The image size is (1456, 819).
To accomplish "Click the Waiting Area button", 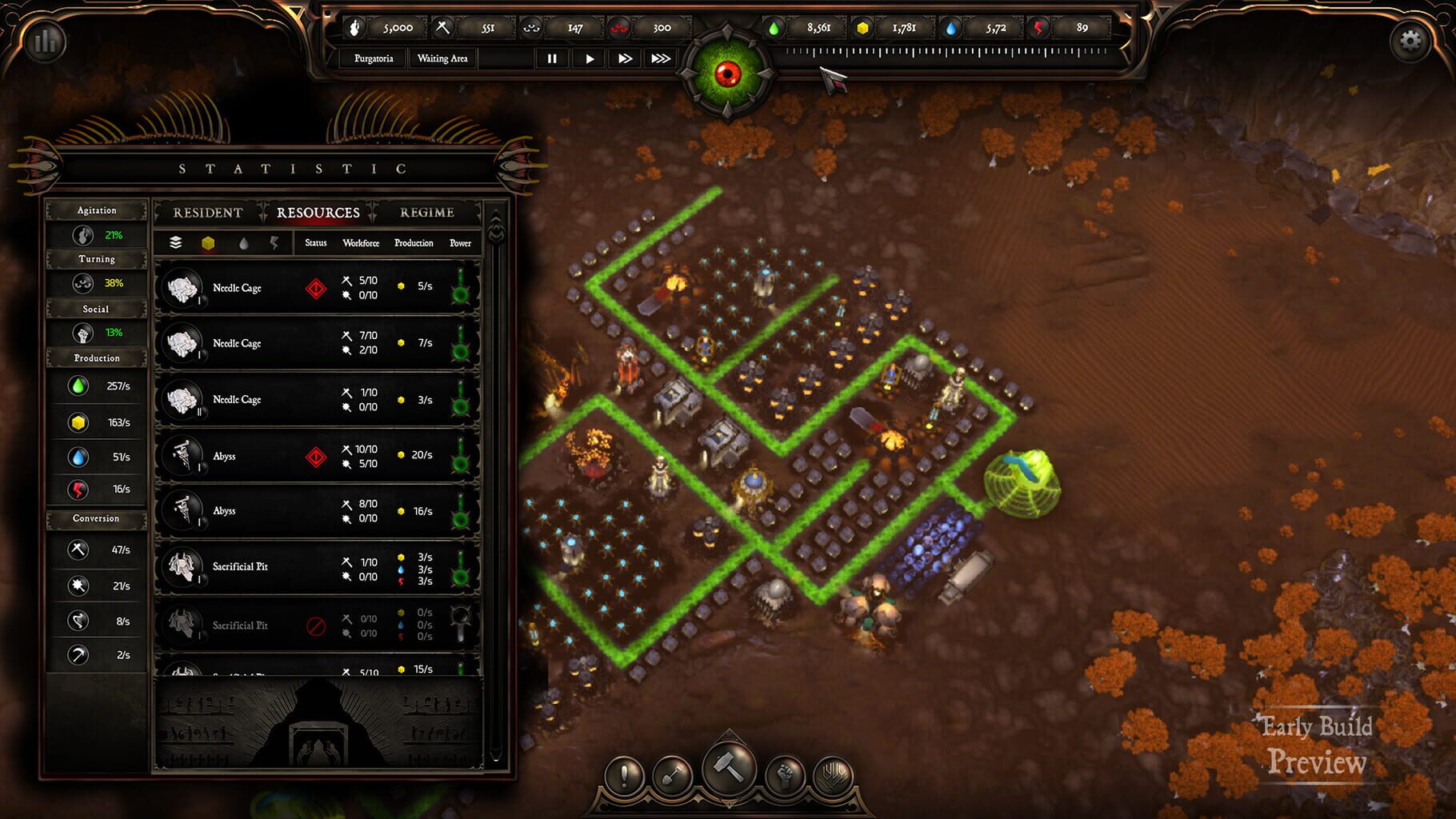I will click(442, 58).
